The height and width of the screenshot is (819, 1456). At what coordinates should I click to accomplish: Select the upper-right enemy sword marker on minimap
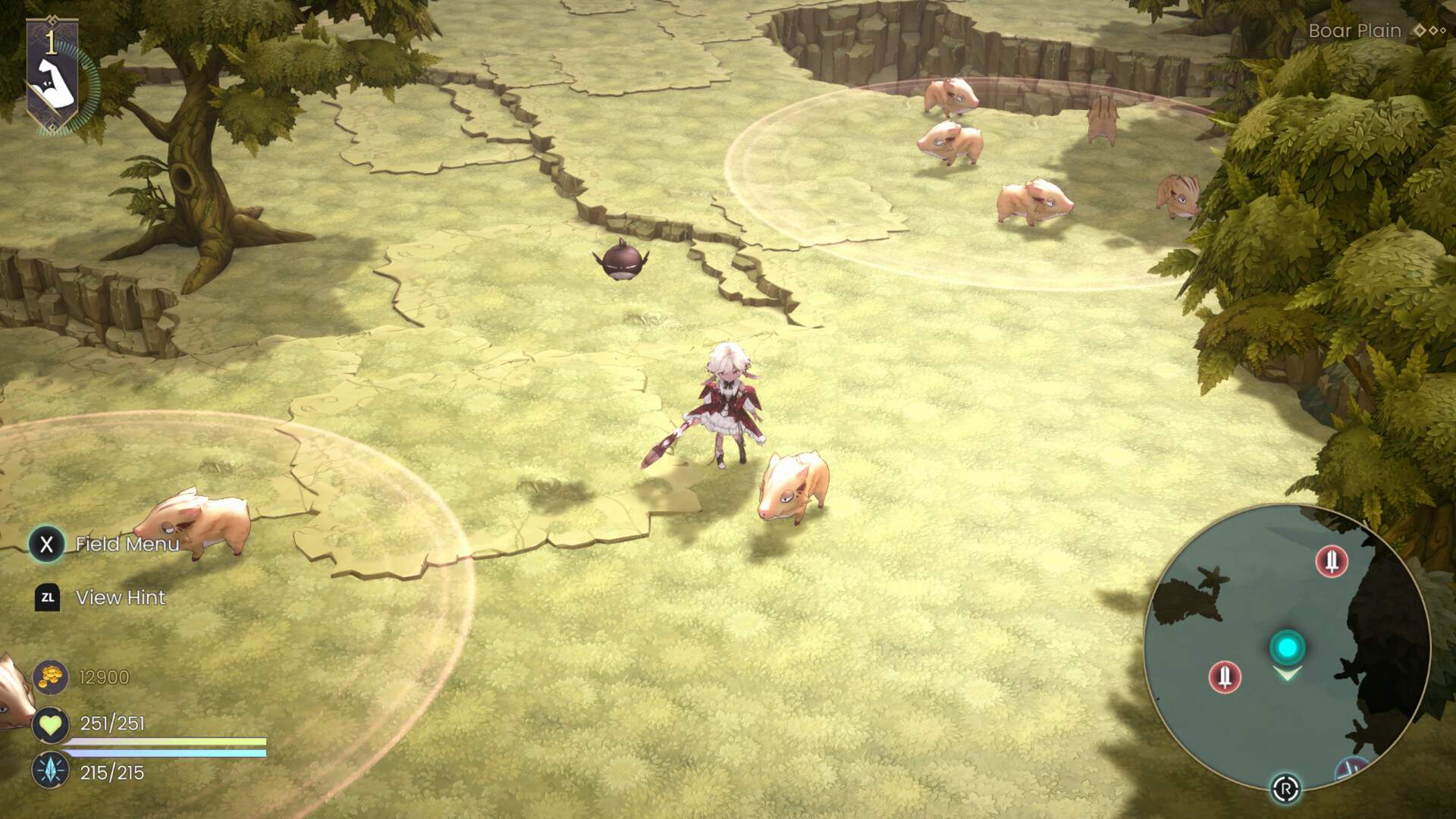click(1332, 562)
